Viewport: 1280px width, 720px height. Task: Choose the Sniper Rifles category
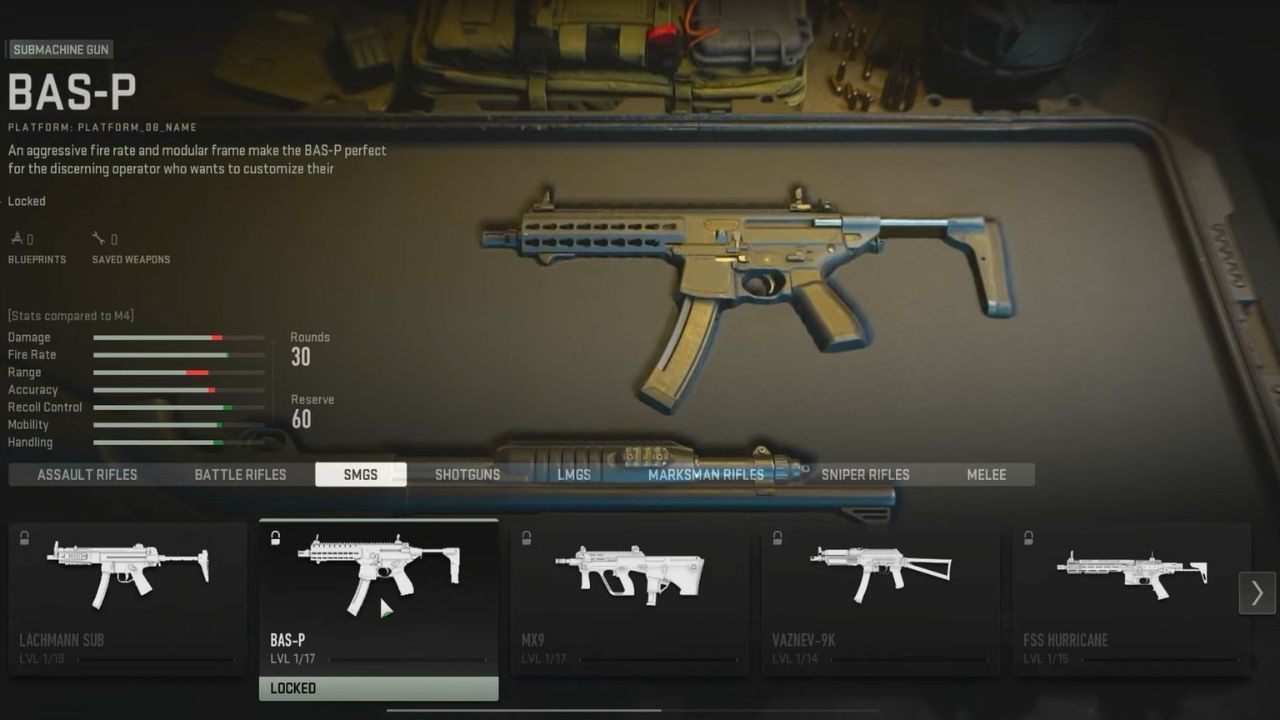[865, 474]
